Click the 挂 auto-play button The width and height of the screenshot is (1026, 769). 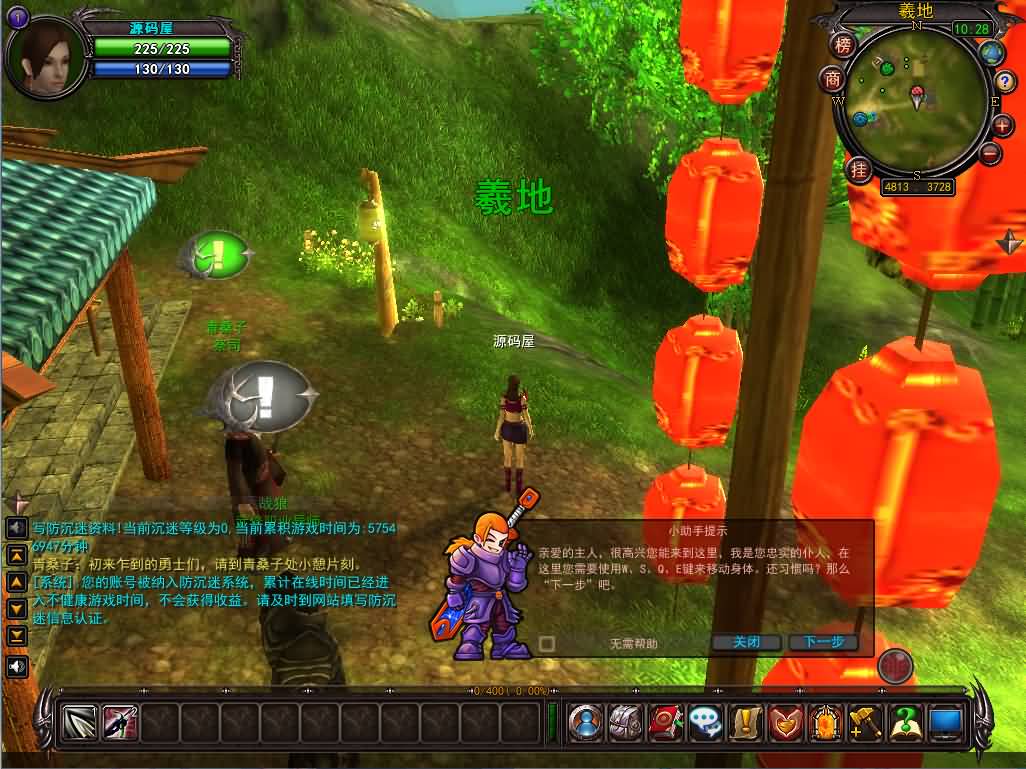pyautogui.click(x=858, y=170)
